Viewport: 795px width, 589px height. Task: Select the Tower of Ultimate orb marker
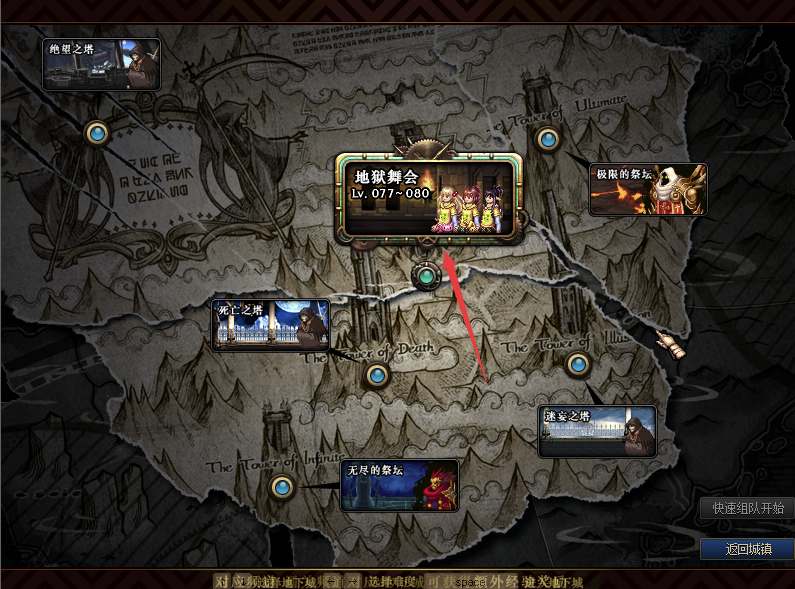pos(547,139)
